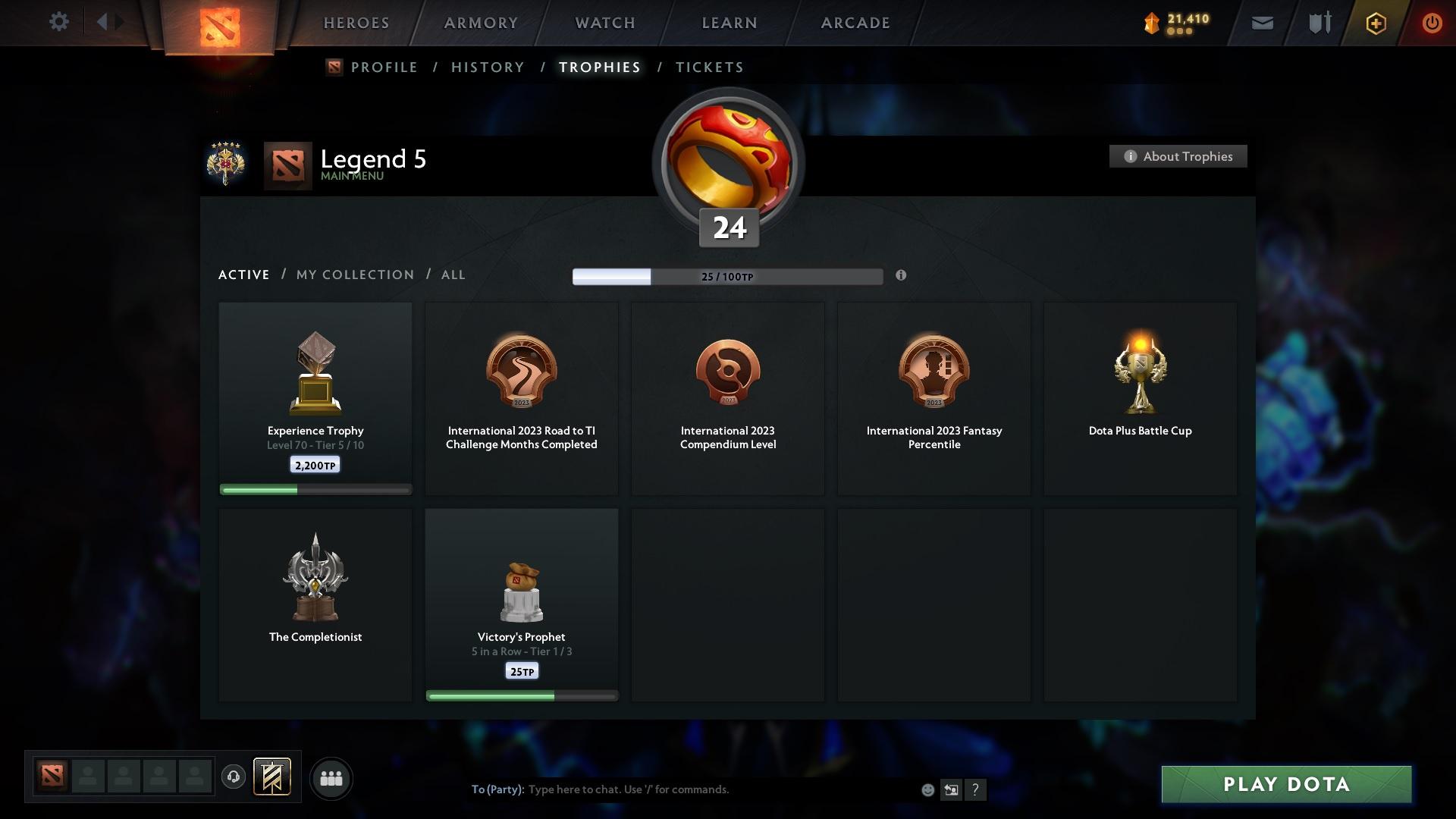View the Tickets tab
Viewport: 1456px width, 819px height.
(x=709, y=67)
